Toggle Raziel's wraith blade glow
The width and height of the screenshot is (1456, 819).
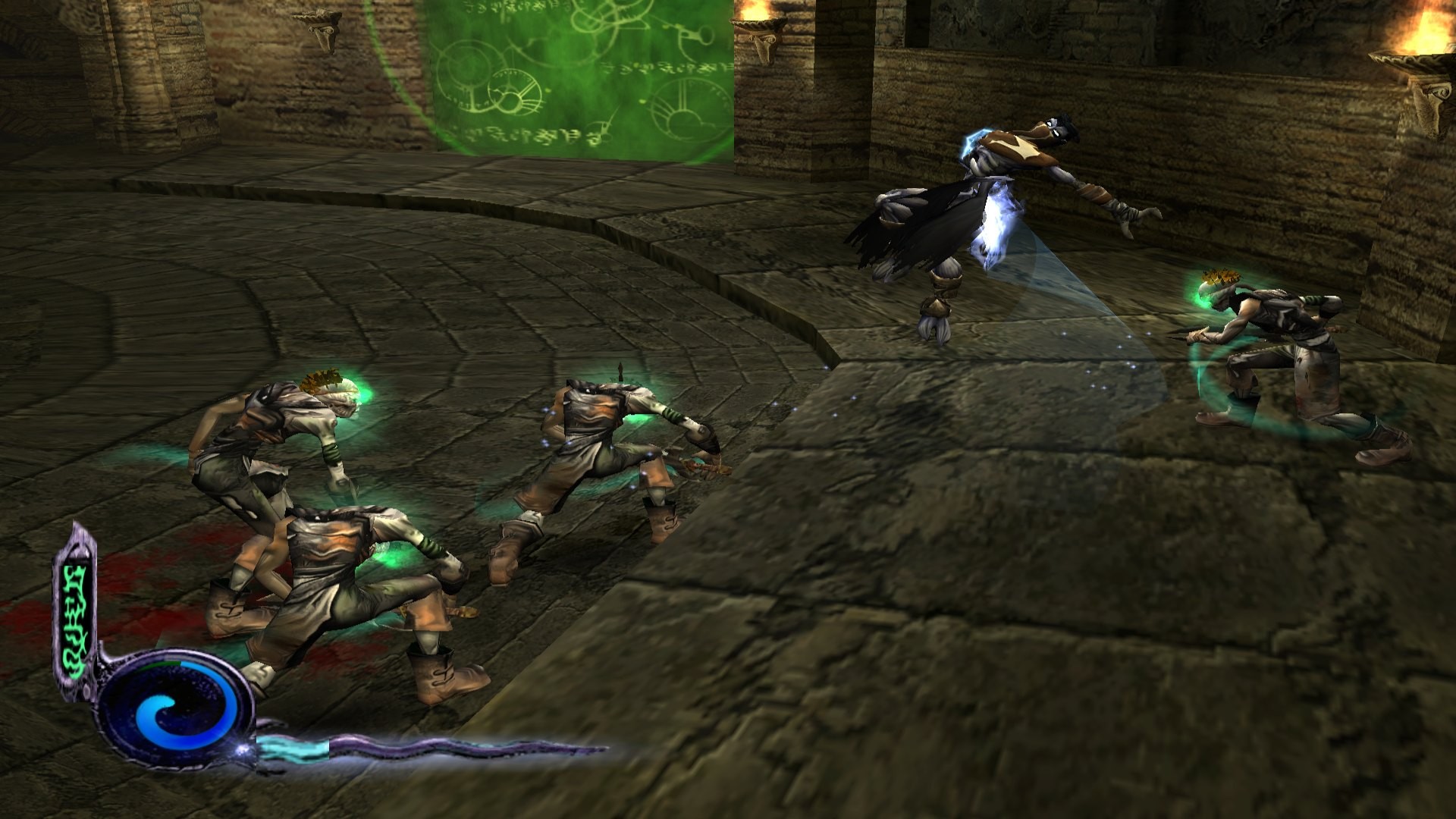(993, 227)
